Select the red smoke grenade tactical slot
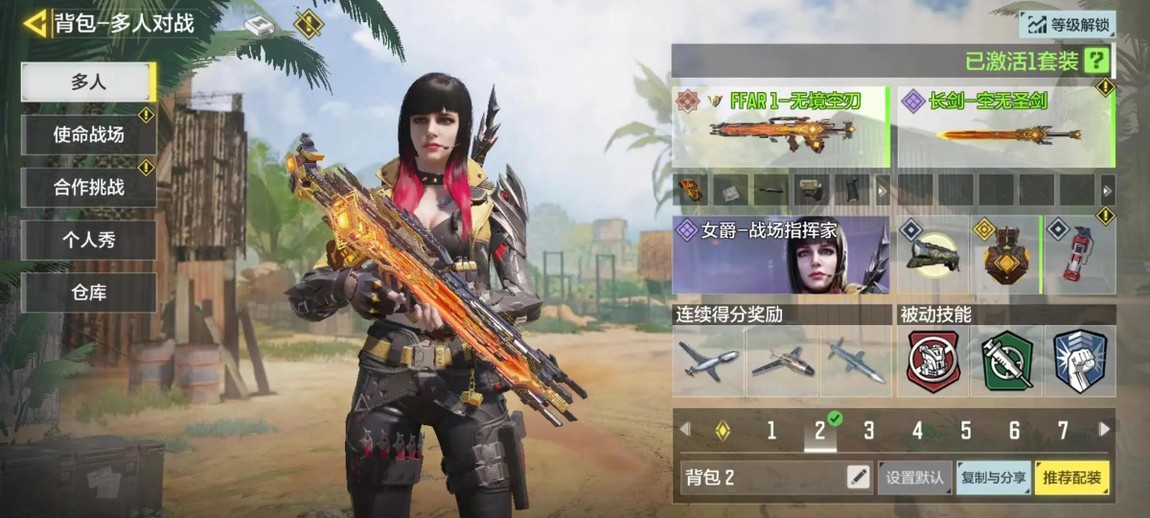The width and height of the screenshot is (1150, 518). (1079, 255)
